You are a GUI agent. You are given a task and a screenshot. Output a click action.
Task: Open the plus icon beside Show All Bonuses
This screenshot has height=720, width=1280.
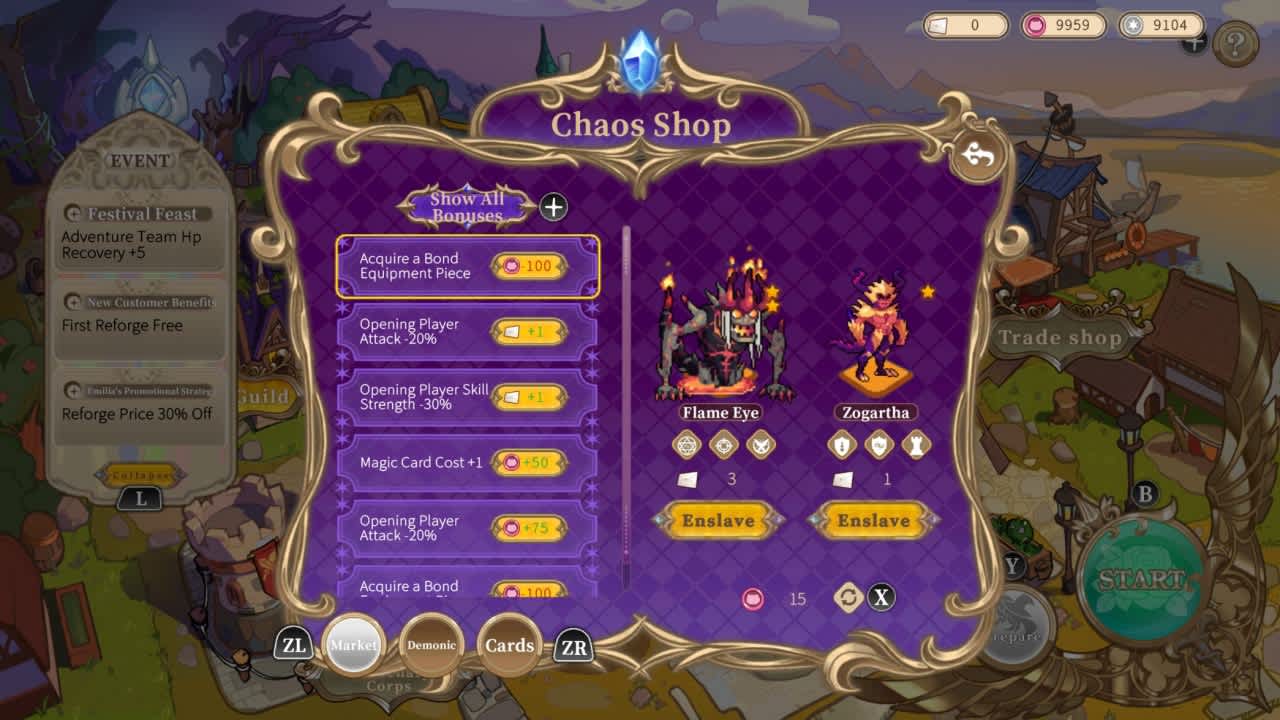(x=551, y=207)
